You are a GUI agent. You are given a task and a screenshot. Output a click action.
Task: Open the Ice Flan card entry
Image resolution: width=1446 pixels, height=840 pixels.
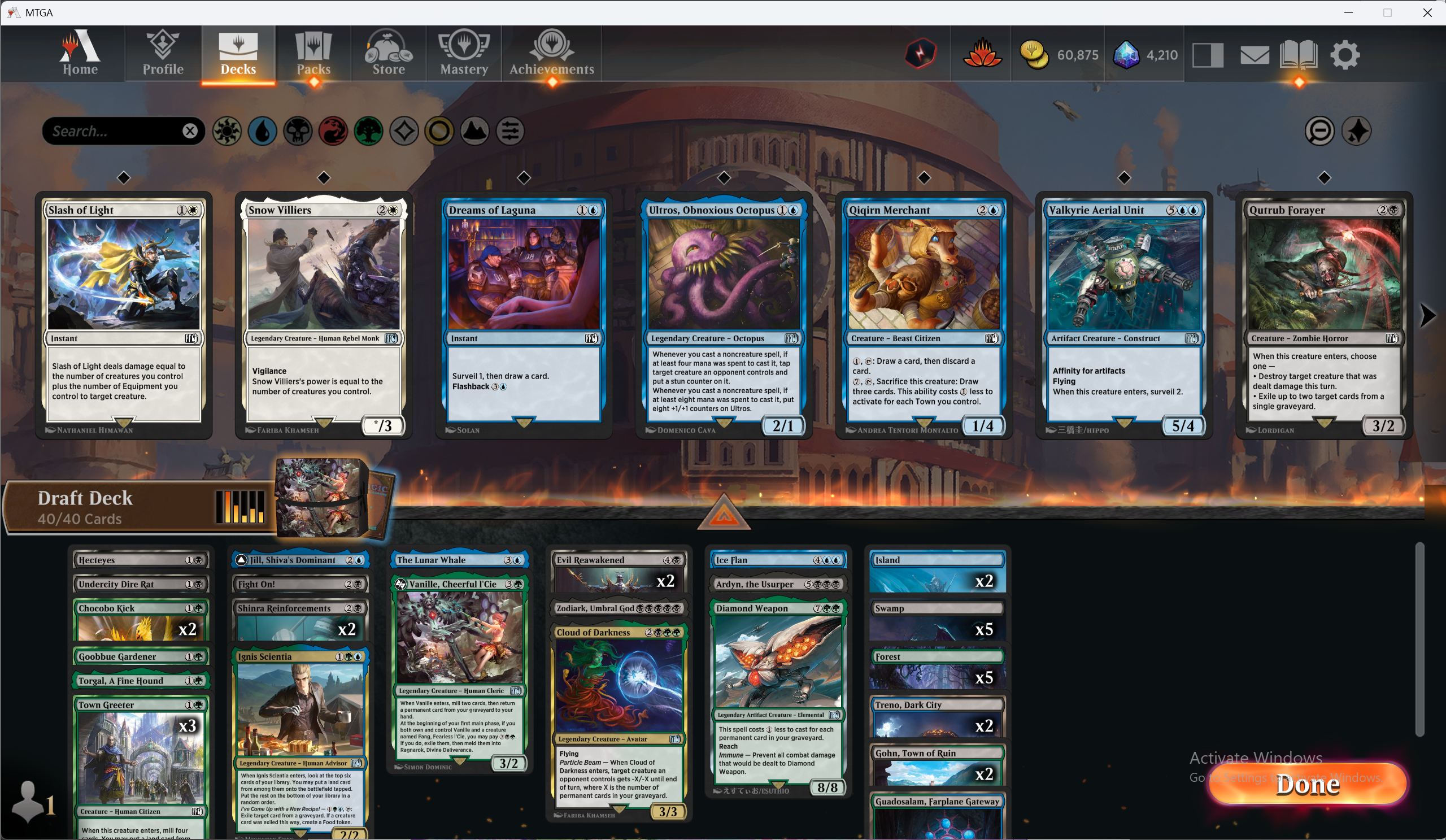778,559
